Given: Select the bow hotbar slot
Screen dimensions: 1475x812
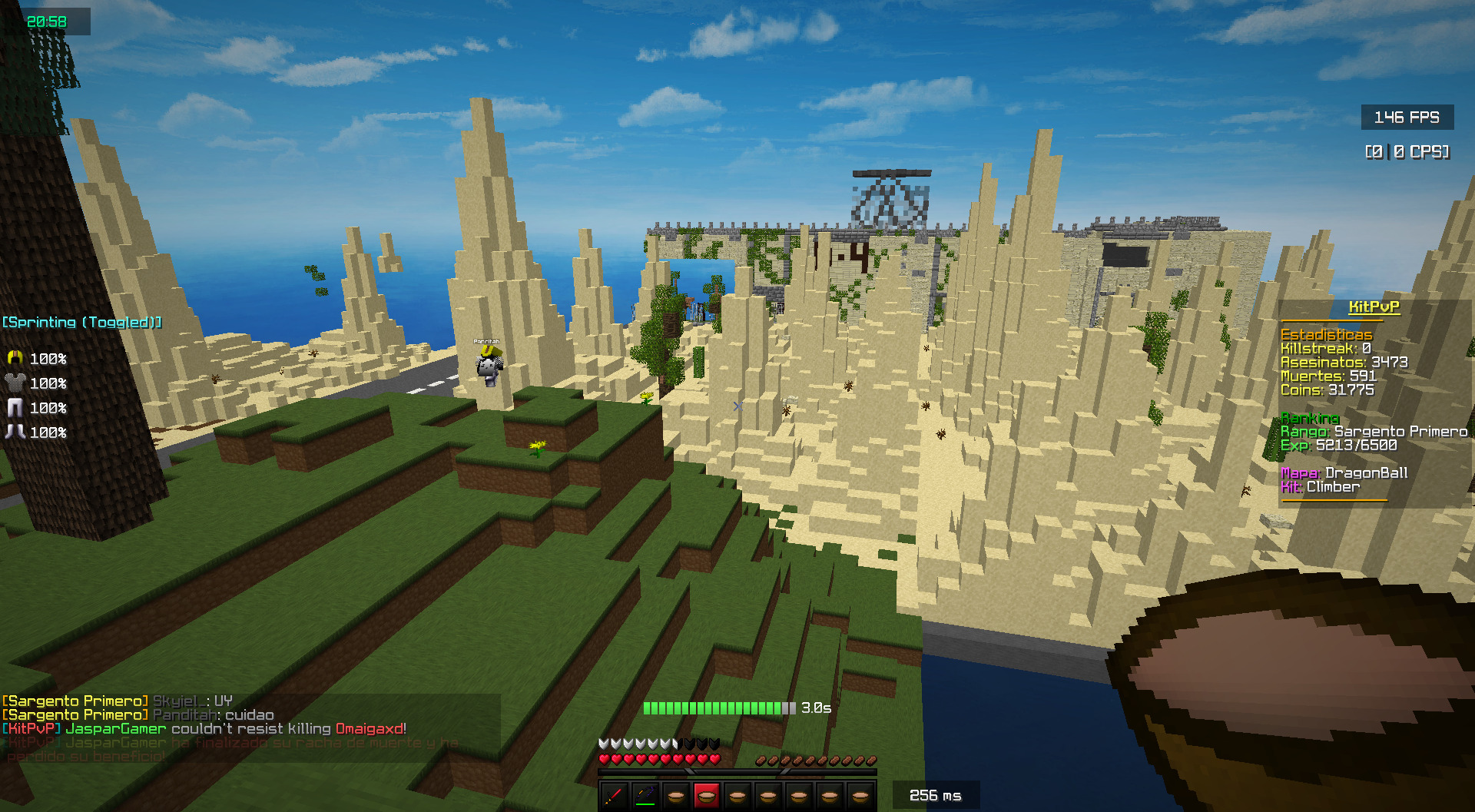Looking at the screenshot, I should point(645,796).
